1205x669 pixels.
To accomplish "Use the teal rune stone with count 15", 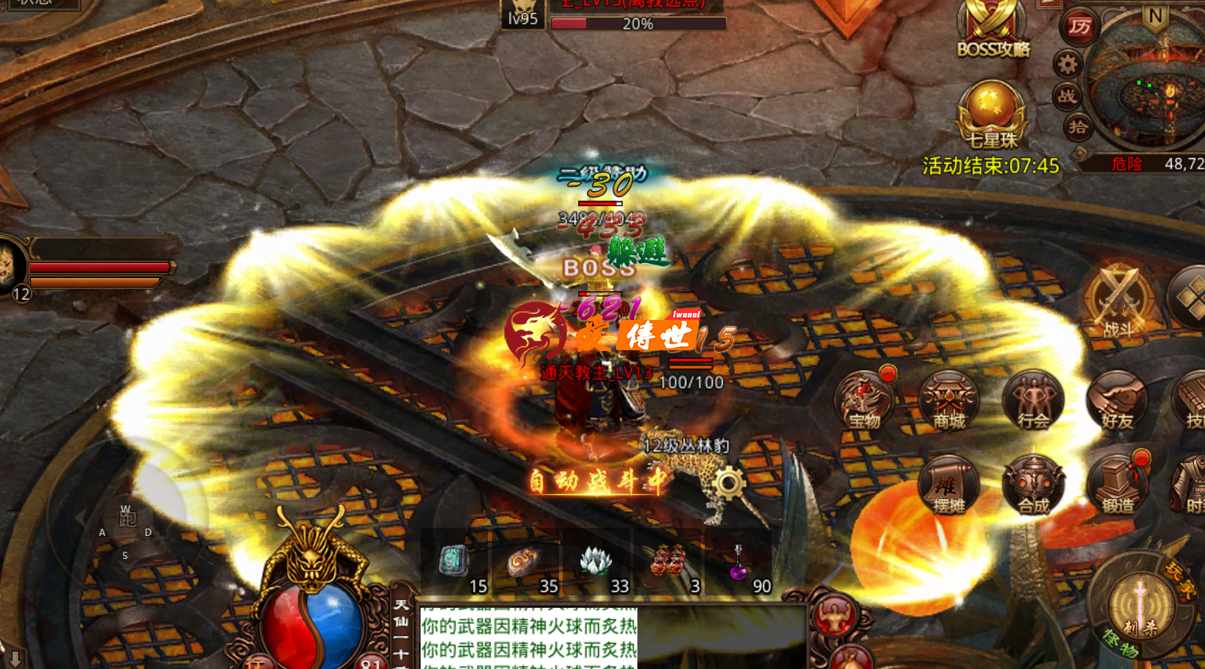I will click(454, 562).
